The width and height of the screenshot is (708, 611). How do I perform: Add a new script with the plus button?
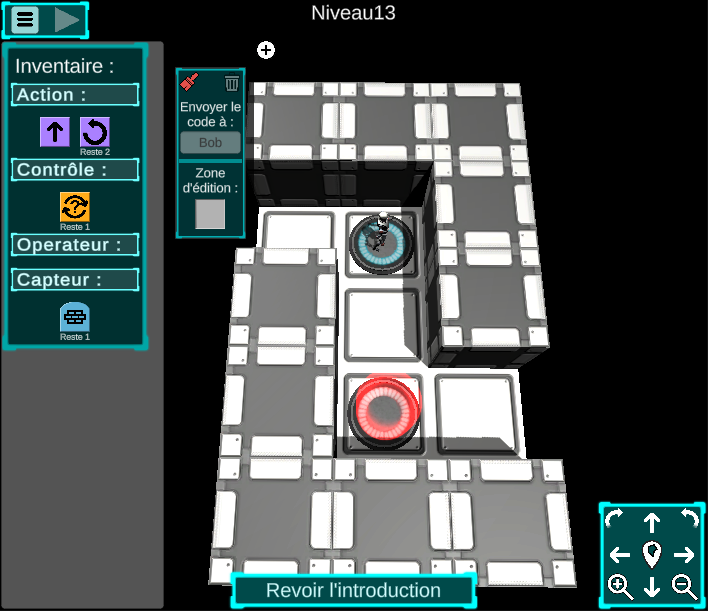pos(266,50)
